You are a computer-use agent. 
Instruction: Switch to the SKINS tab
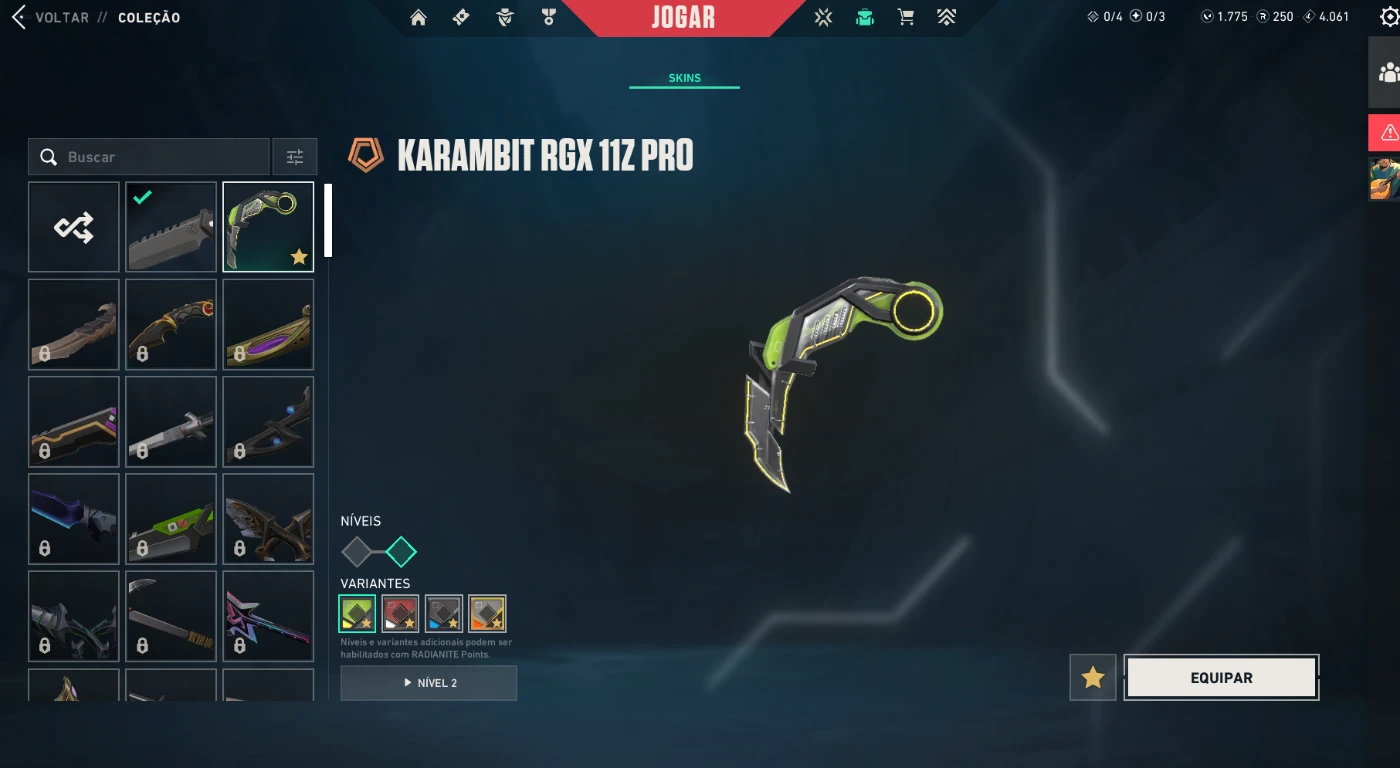coord(684,78)
